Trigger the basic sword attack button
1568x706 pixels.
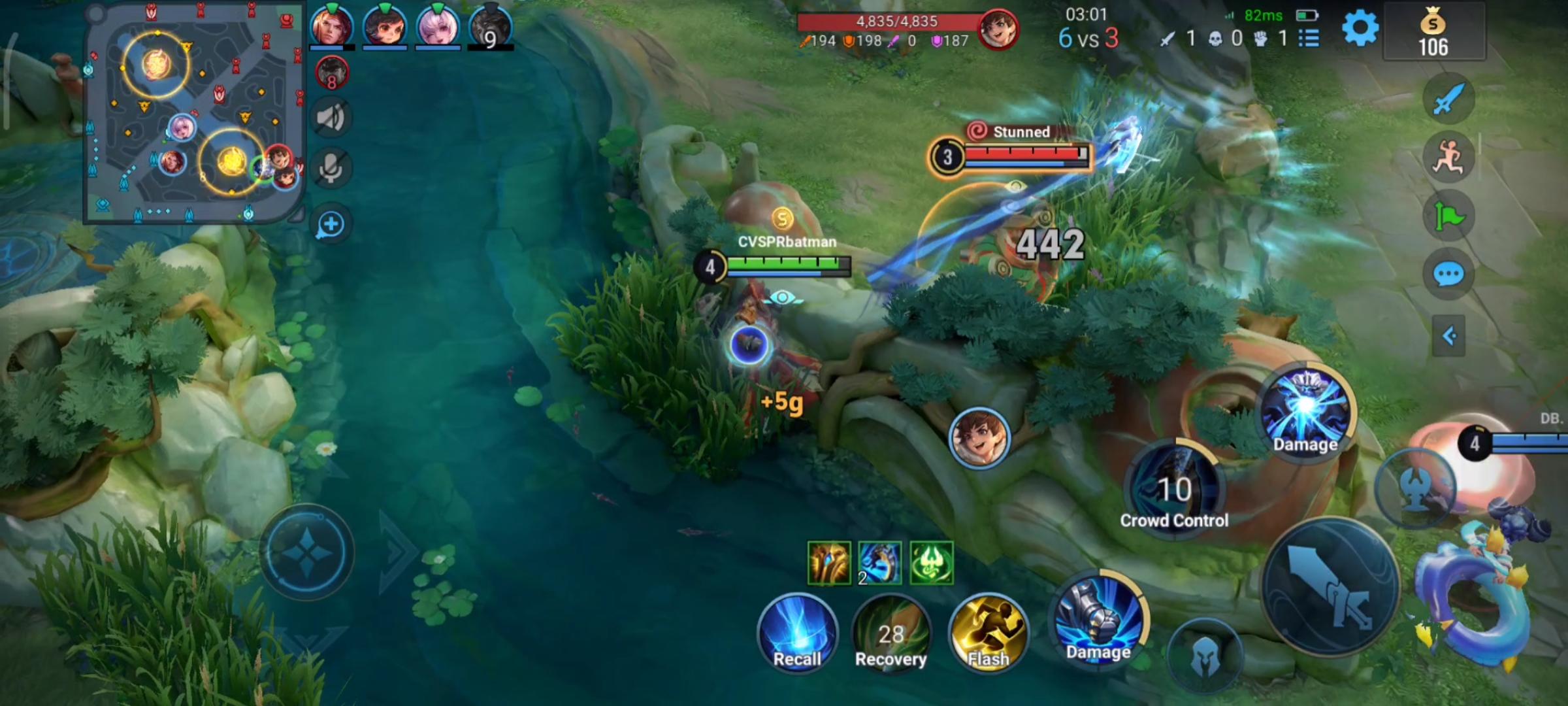click(1330, 585)
